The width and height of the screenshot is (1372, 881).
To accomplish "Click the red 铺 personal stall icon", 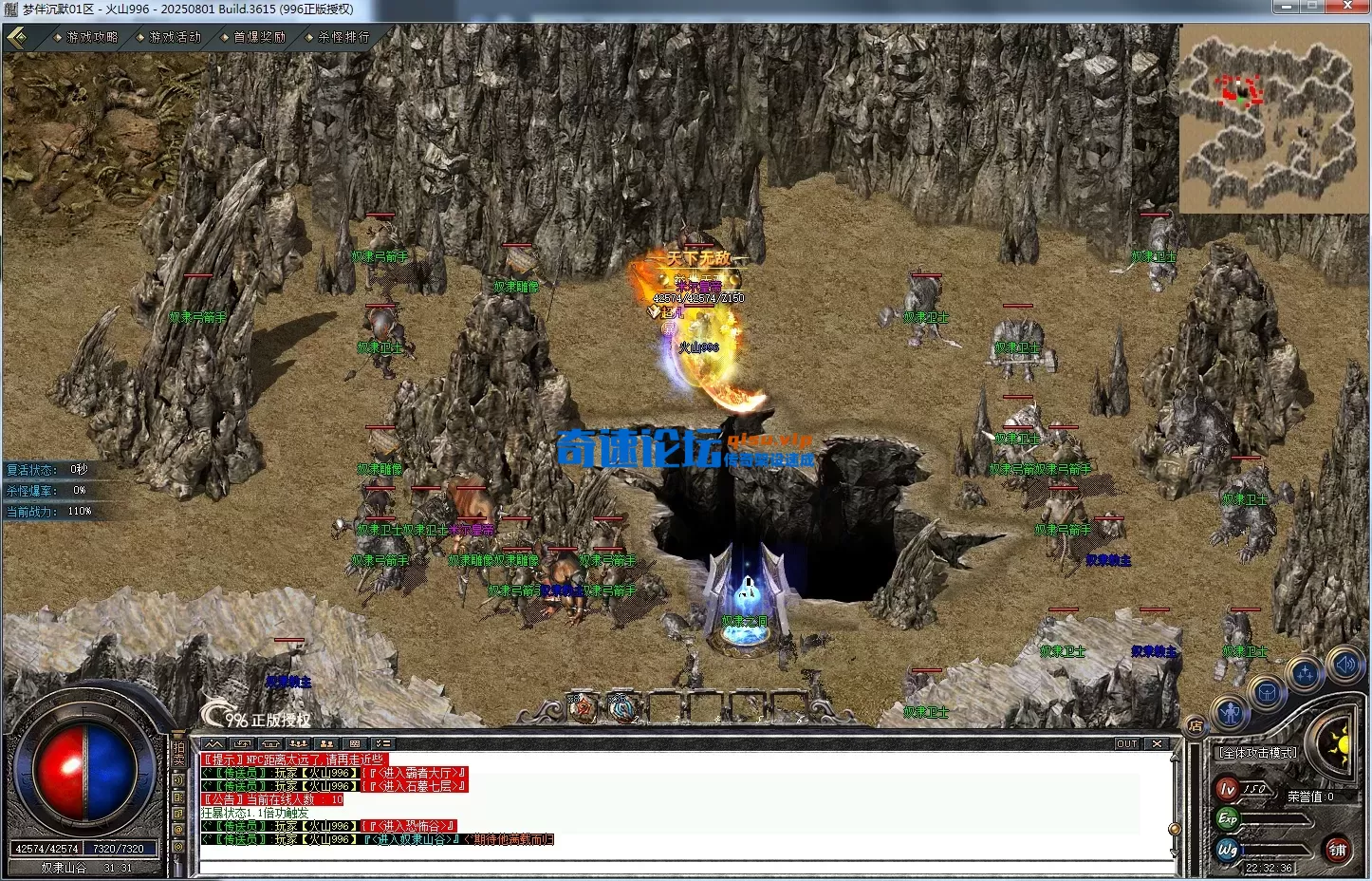I will (x=1339, y=849).
